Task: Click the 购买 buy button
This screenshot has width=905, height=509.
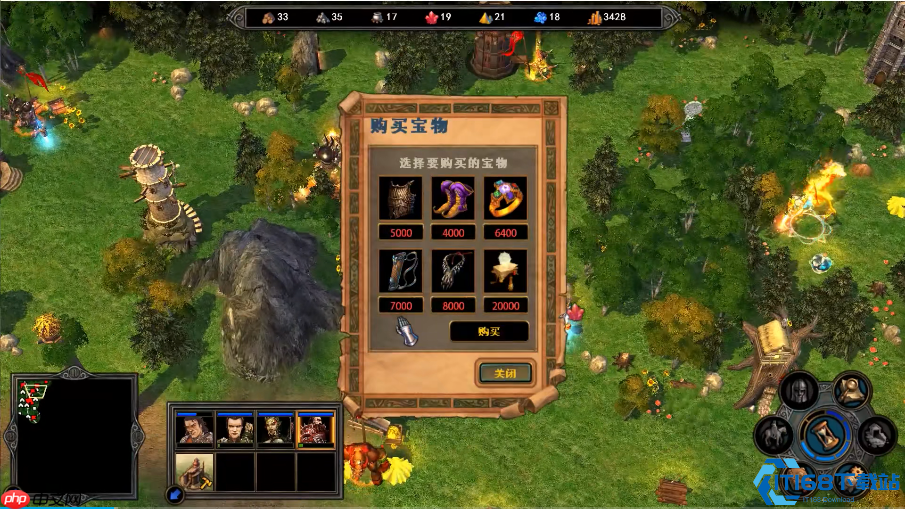Action: (488, 331)
